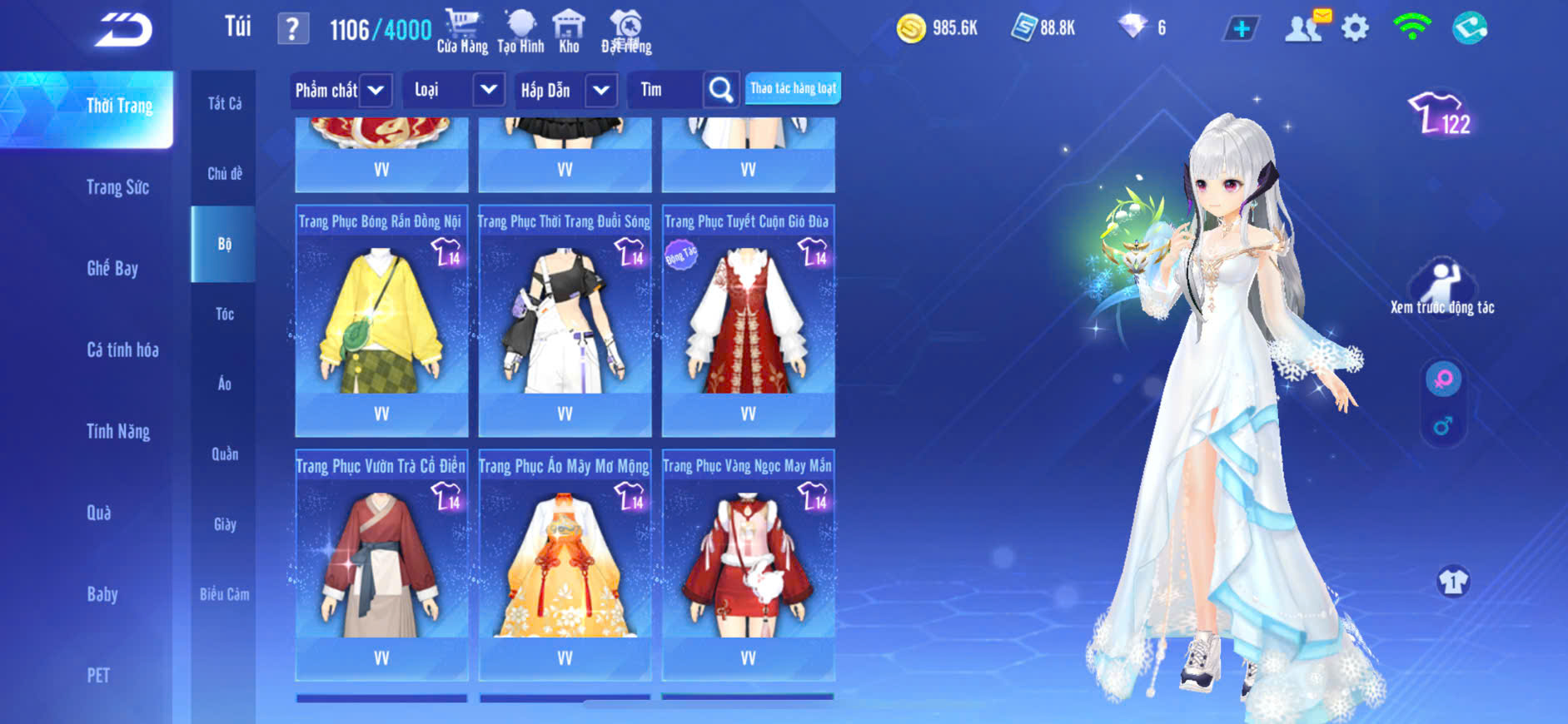Expand the Loại type dropdown
The height and width of the screenshot is (724, 1568).
tap(488, 90)
